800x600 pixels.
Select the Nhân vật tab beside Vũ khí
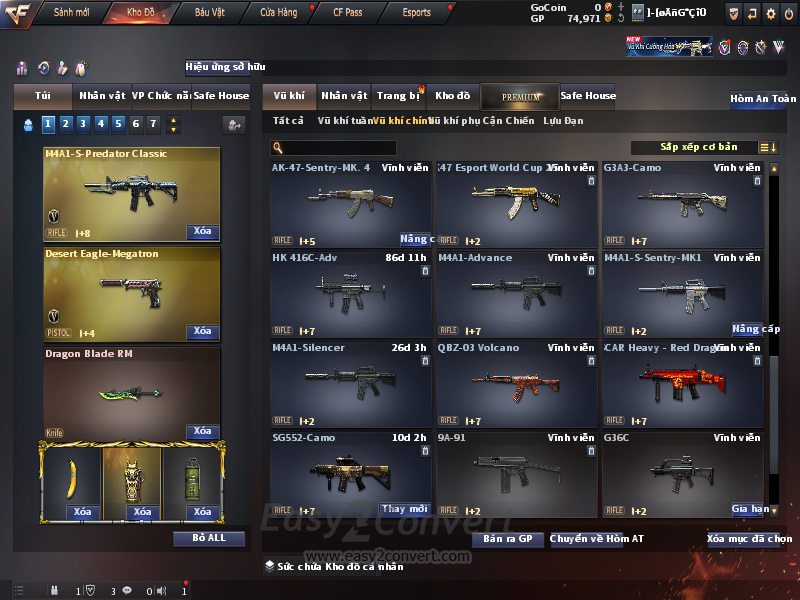tap(344, 96)
